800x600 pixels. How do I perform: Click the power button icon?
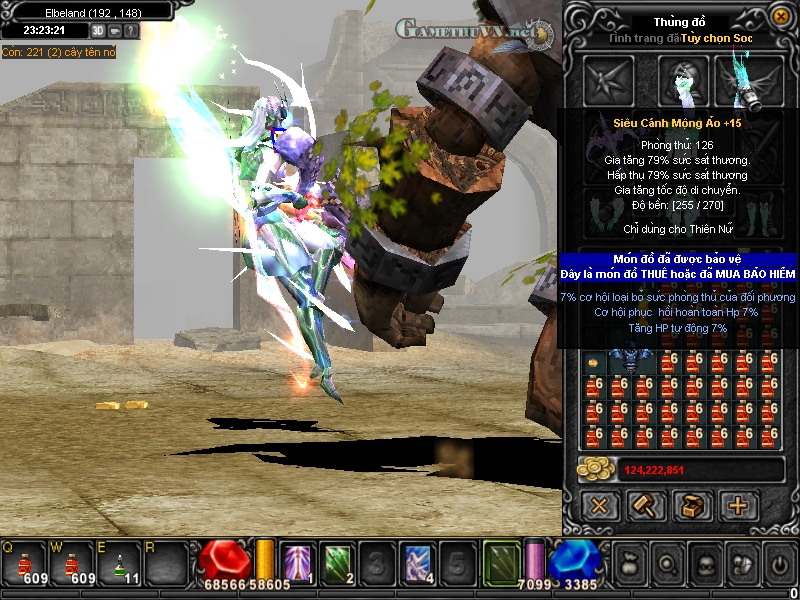[779, 563]
